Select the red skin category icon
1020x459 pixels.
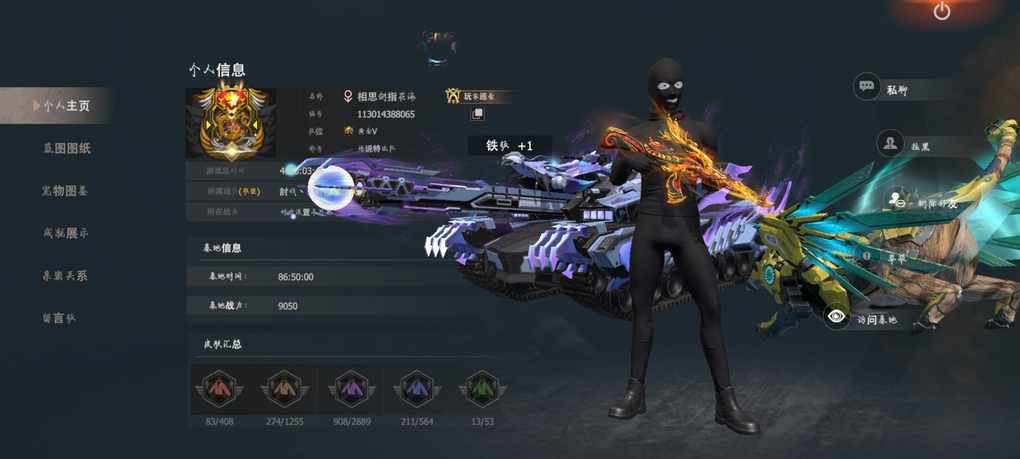(217, 387)
